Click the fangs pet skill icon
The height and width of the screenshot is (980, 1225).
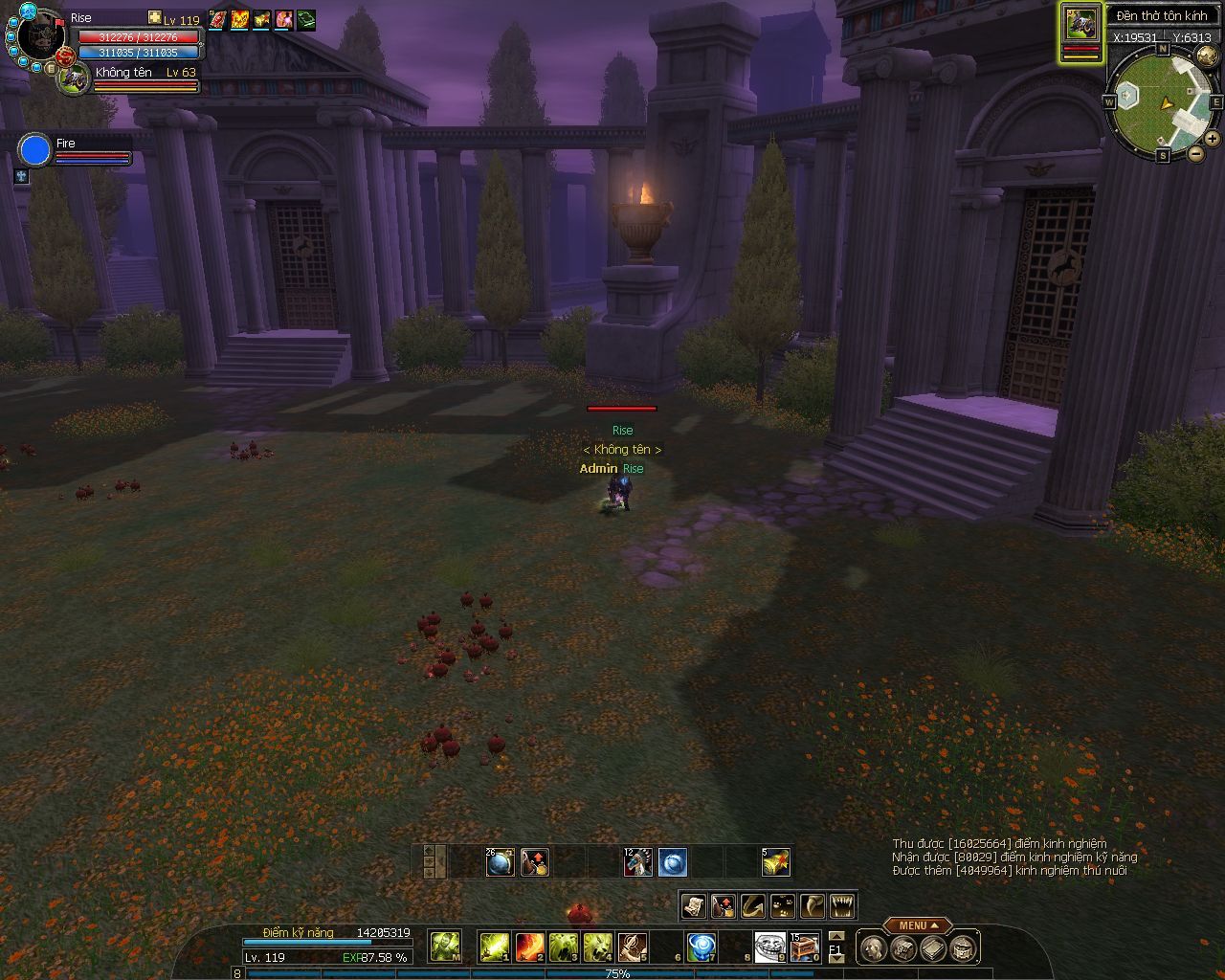click(842, 905)
